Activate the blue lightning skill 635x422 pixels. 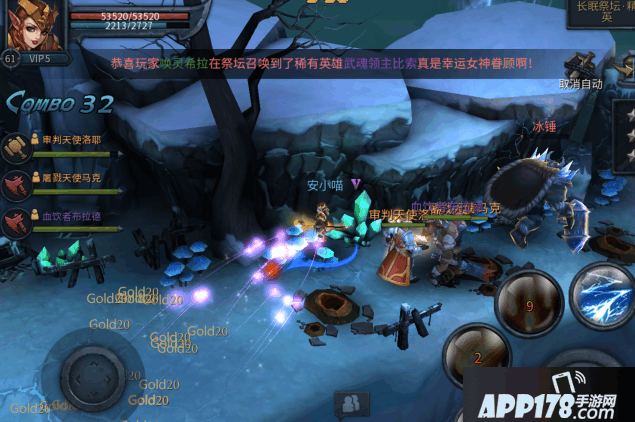(x=604, y=294)
